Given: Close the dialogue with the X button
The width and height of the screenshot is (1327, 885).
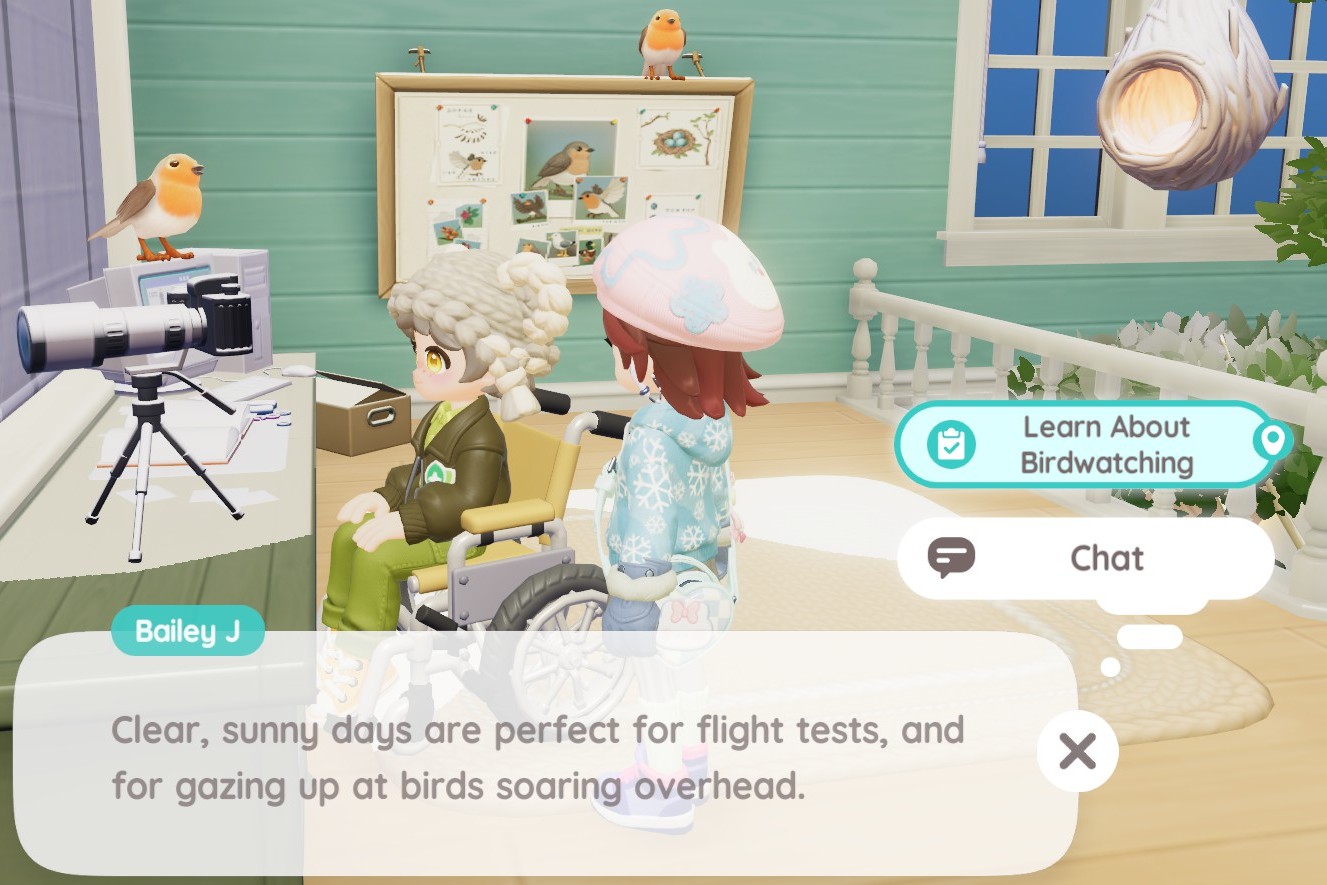Looking at the screenshot, I should [1076, 751].
